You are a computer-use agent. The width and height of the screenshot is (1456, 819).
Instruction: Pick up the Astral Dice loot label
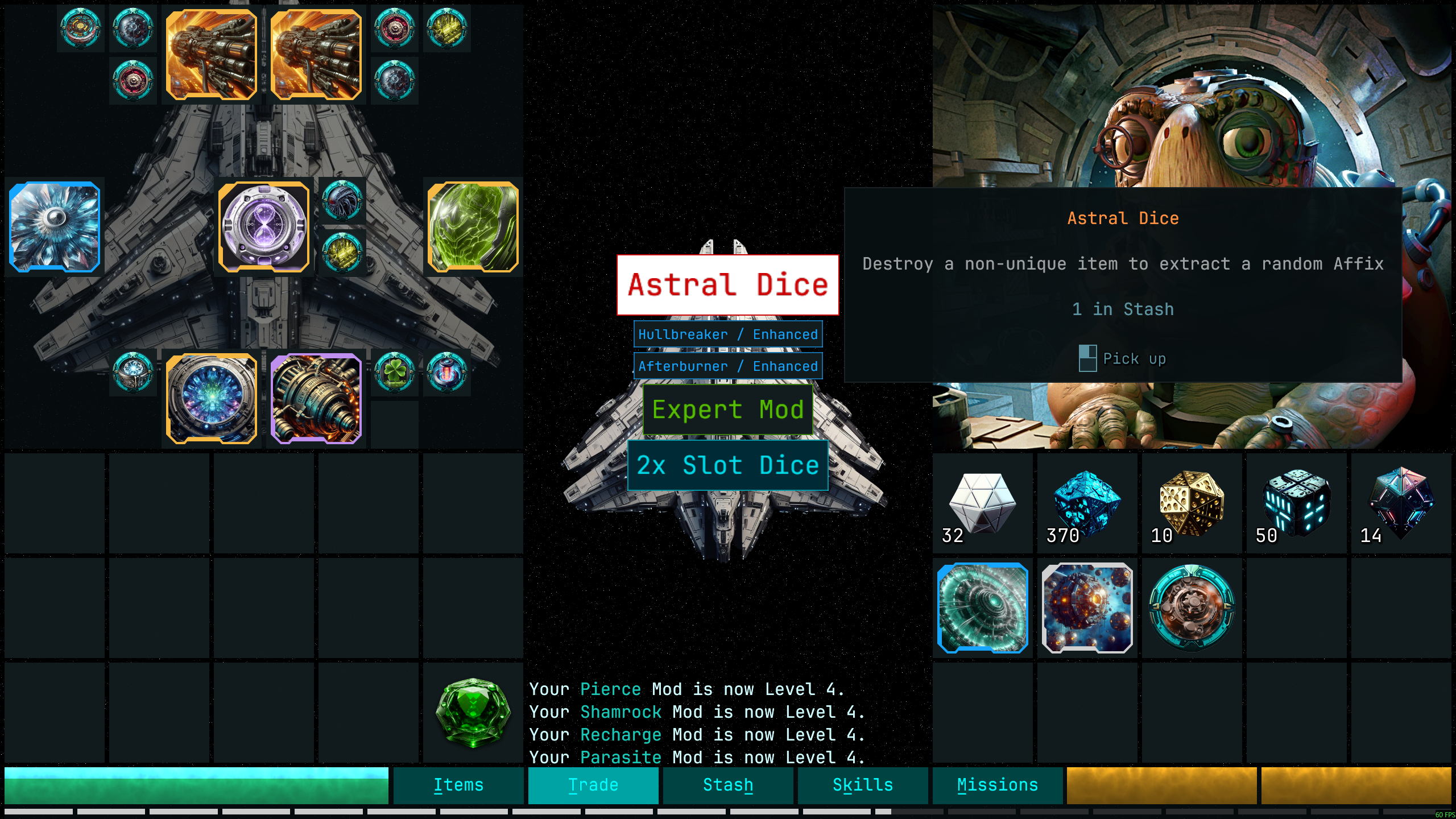727,284
